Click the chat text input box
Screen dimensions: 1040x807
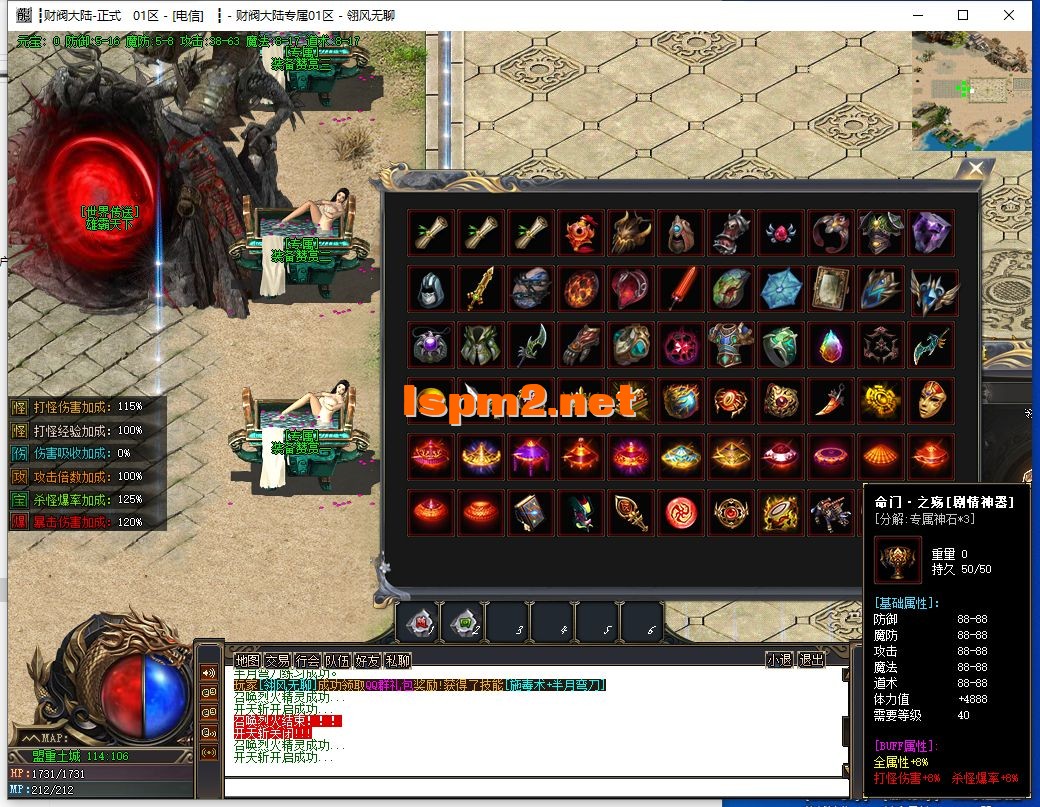[540, 785]
